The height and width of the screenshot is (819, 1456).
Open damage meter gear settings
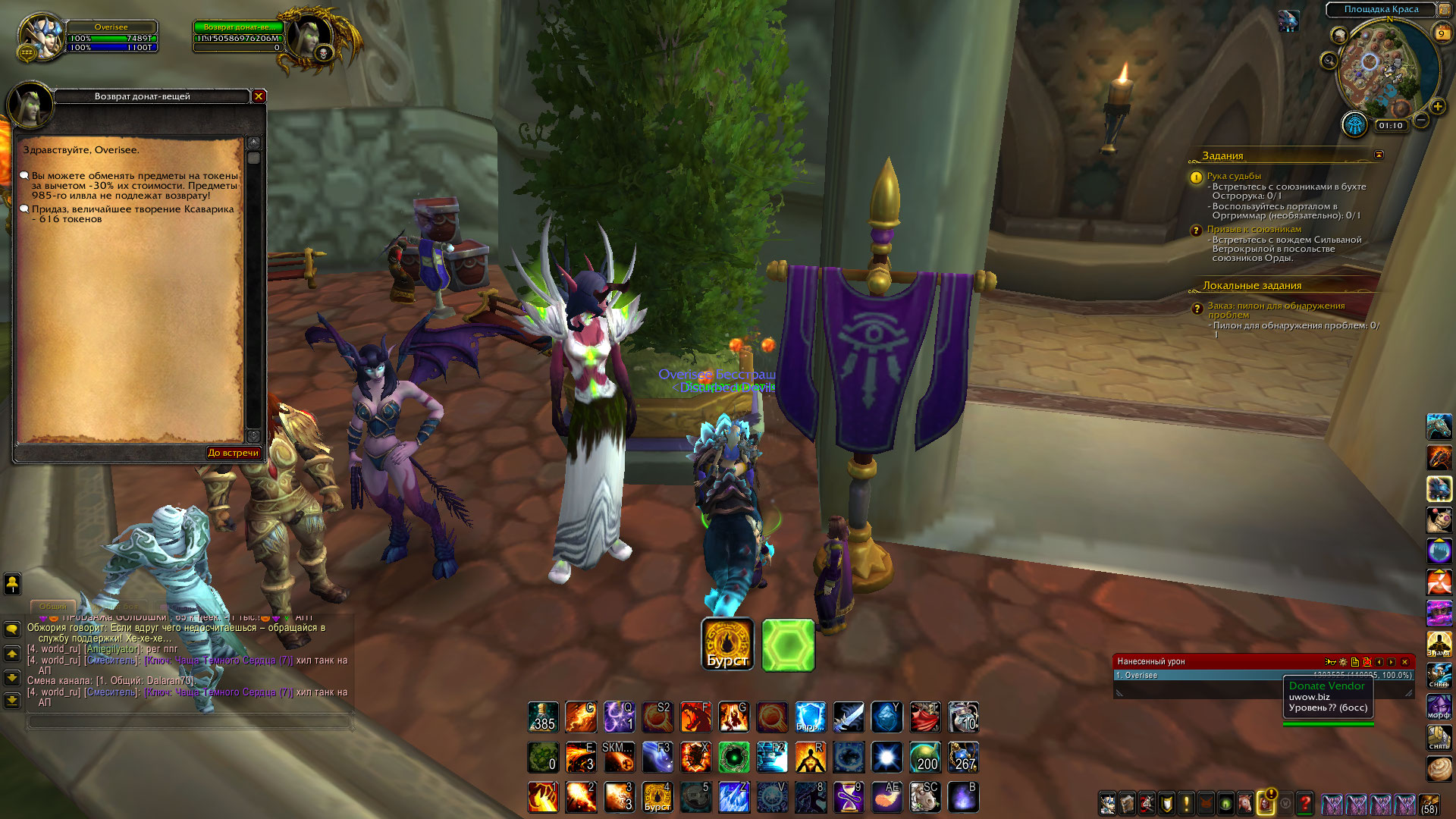[x=1343, y=662]
